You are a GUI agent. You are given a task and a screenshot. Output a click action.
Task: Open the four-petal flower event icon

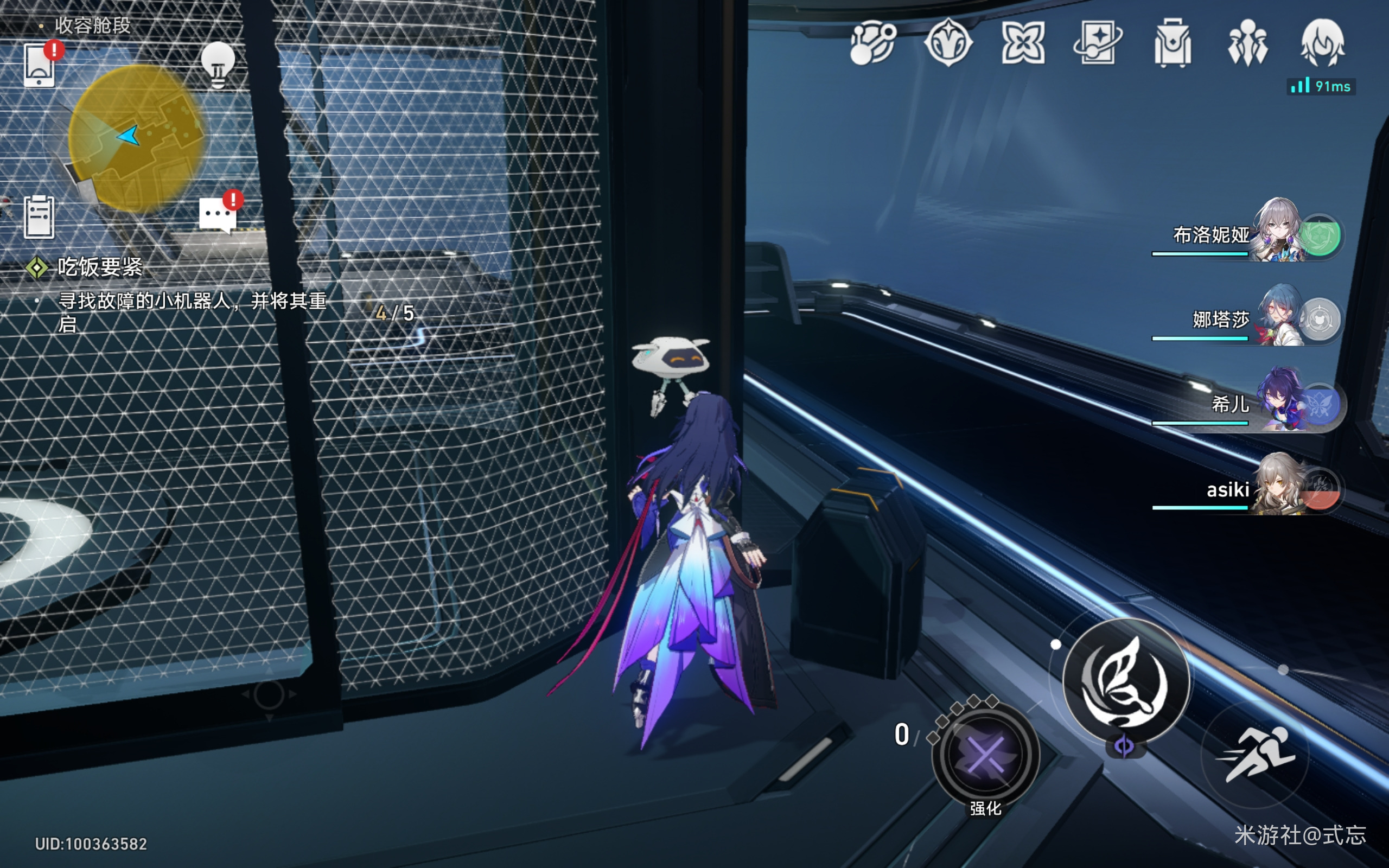pos(1023,43)
